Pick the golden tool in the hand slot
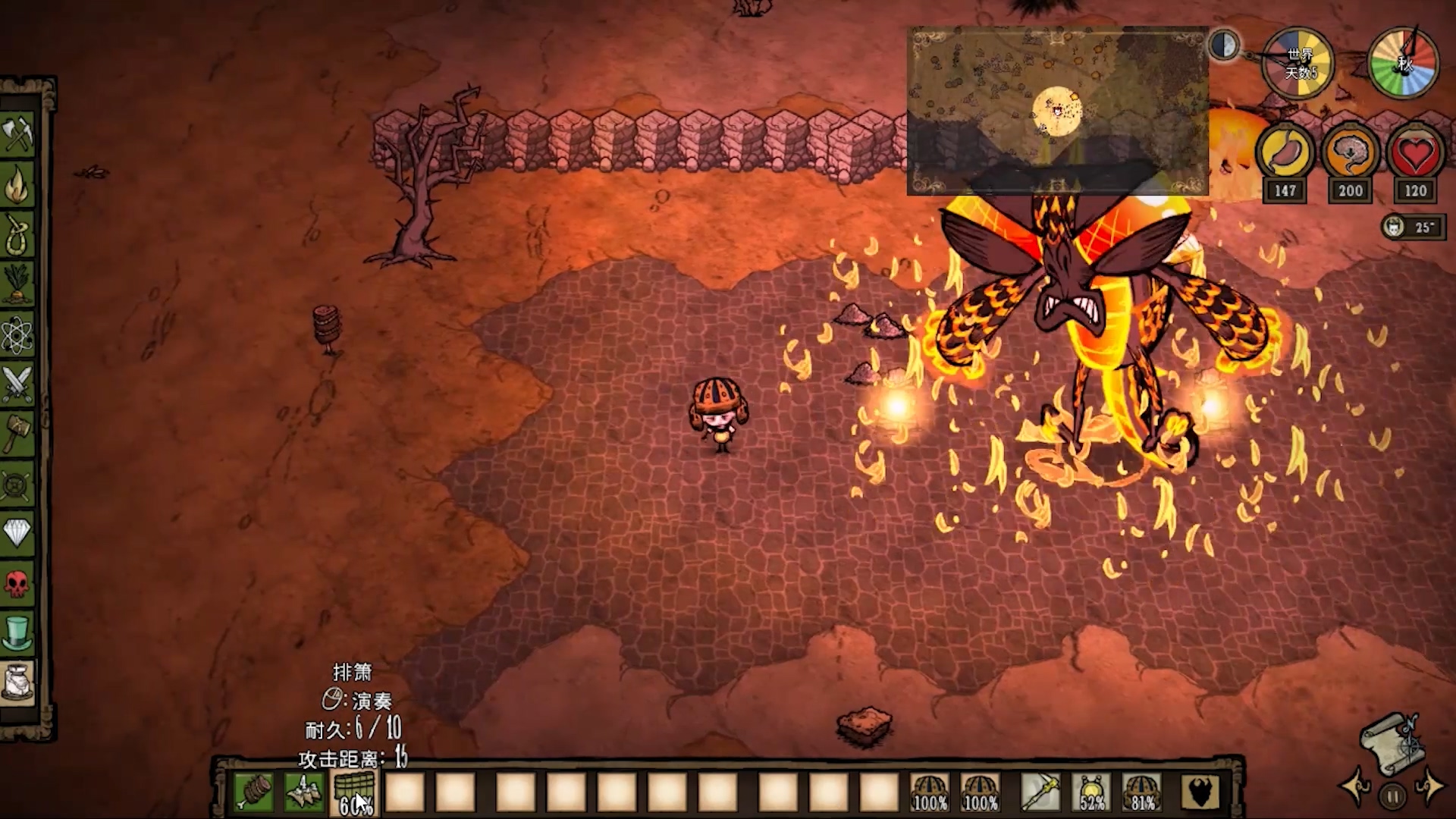 [1040, 792]
